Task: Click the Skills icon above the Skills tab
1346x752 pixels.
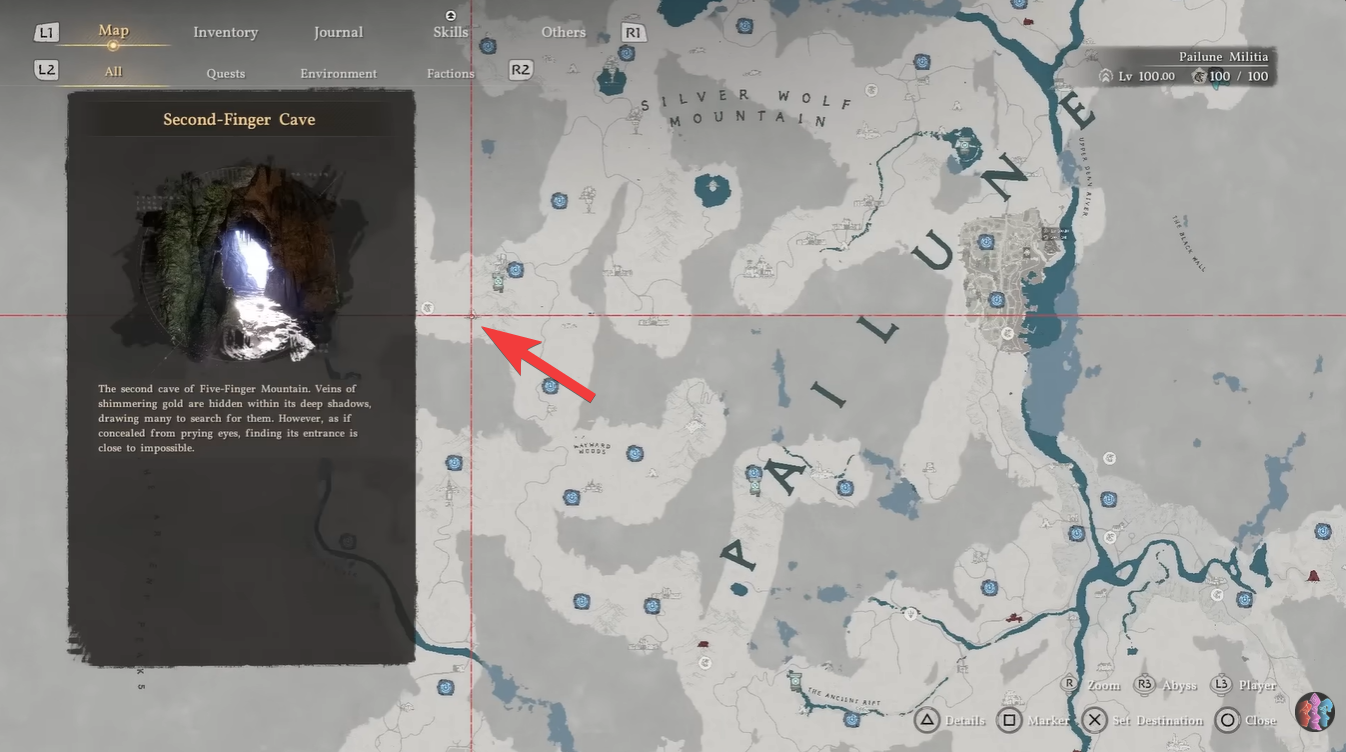Action: (450, 15)
